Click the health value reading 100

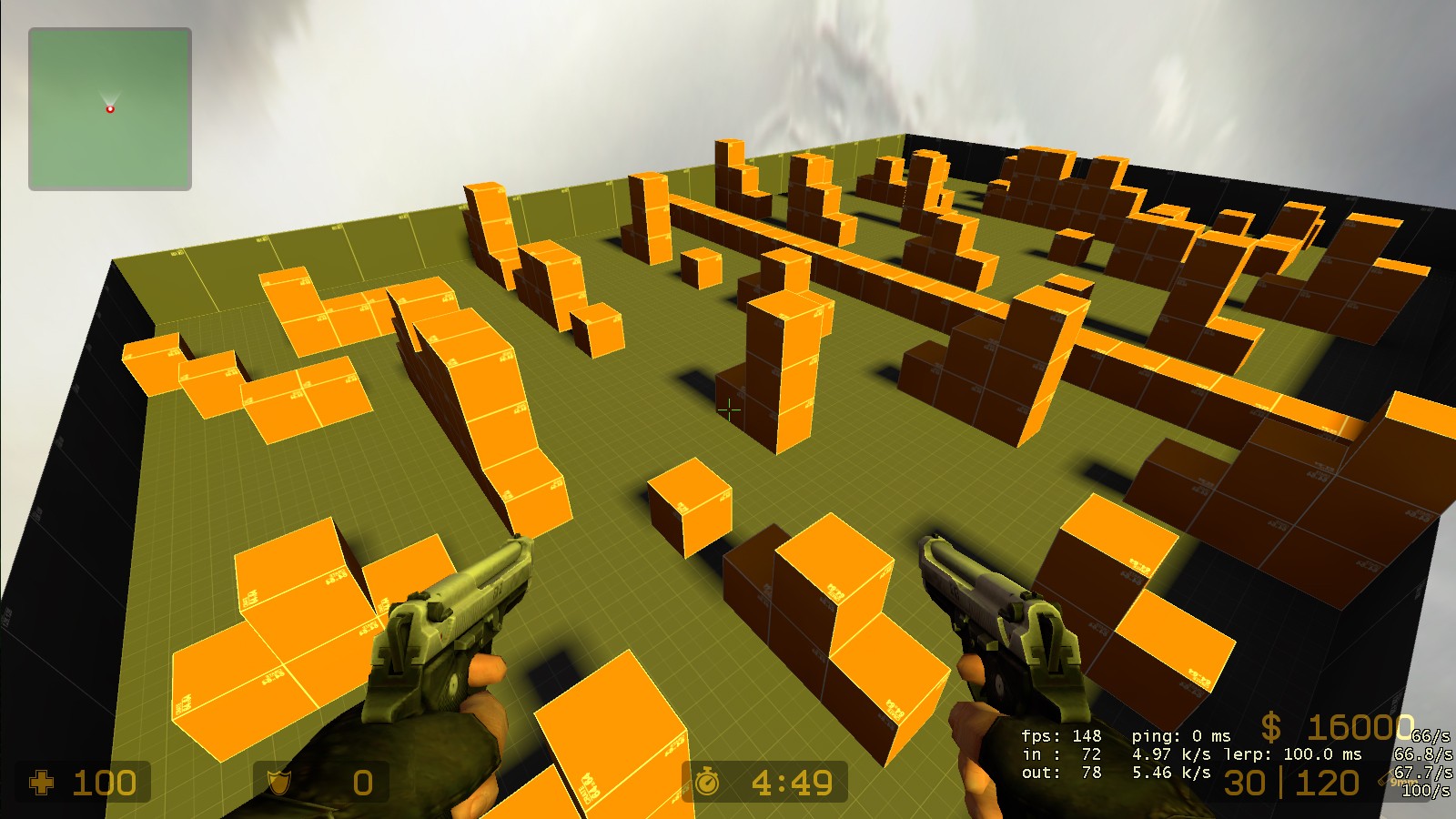click(x=105, y=783)
